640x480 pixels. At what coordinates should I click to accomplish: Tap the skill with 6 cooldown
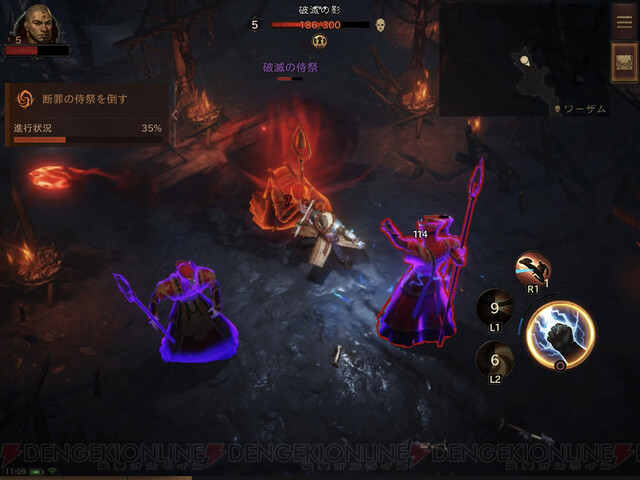click(493, 361)
